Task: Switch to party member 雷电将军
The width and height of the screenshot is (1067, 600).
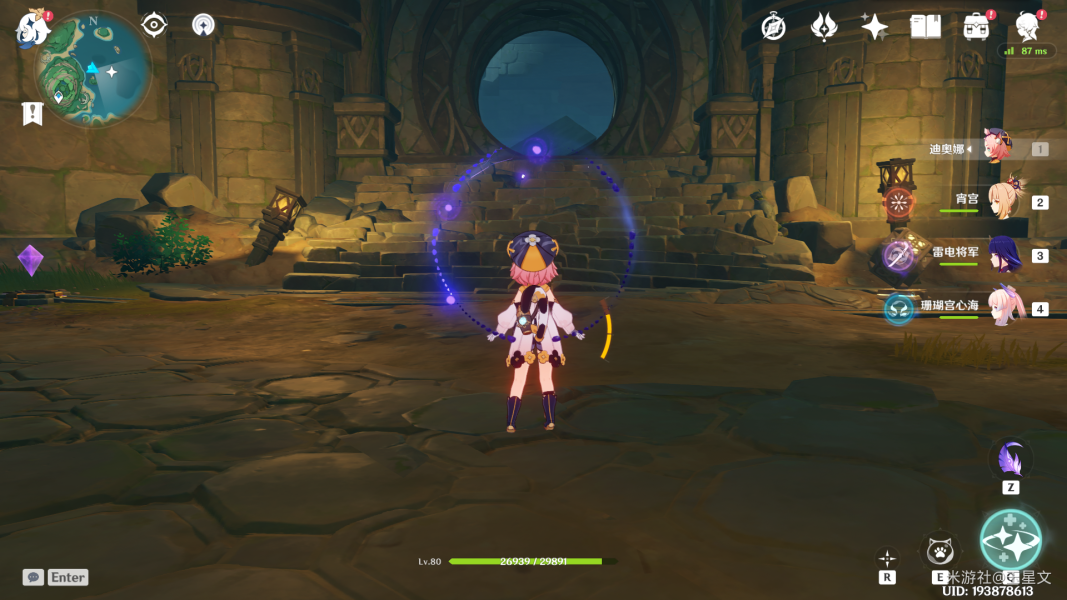Action: (x=1001, y=253)
